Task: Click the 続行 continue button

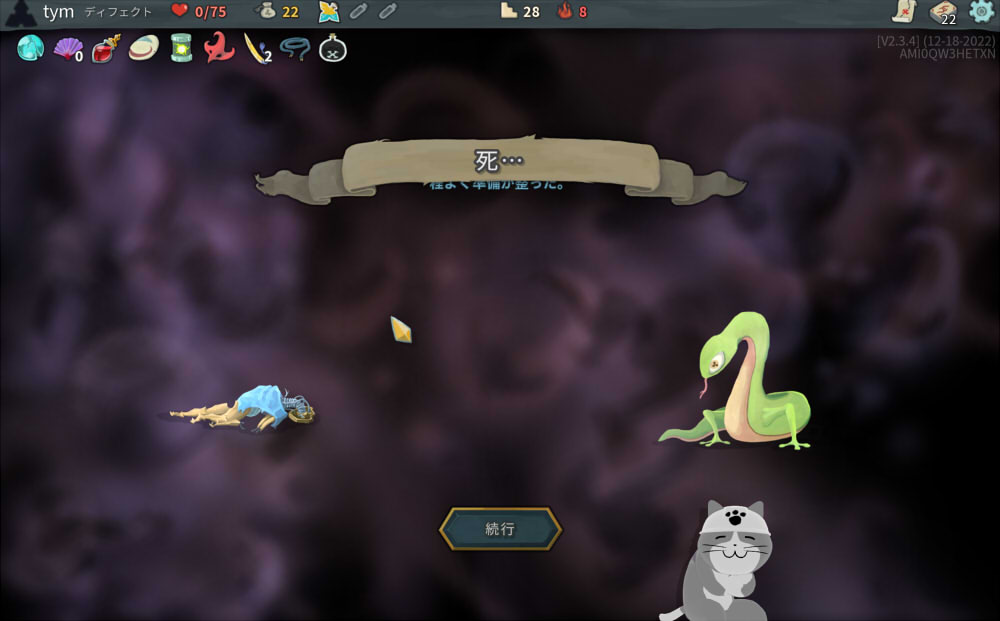Action: coord(500,529)
